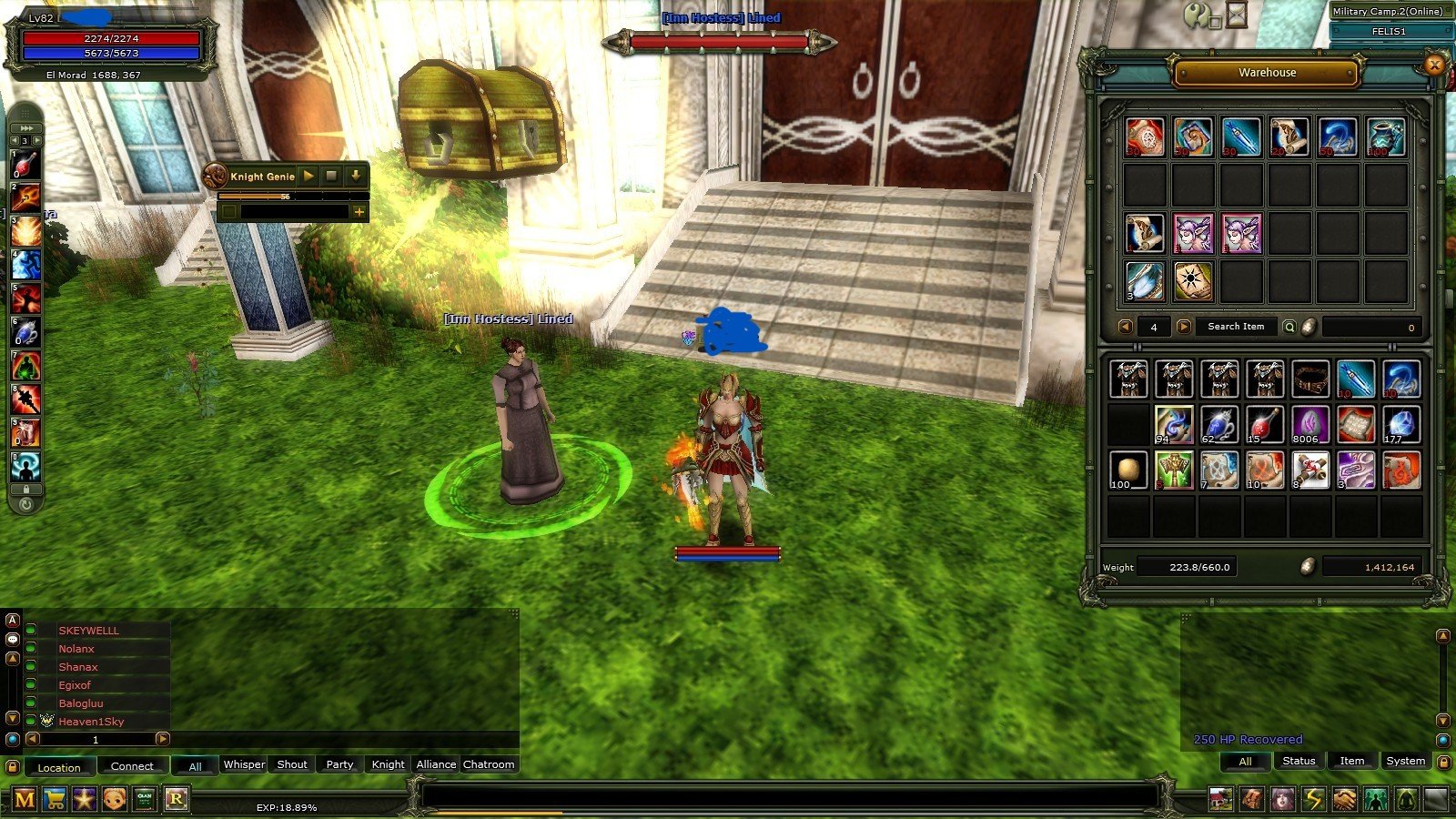Select the Connect tab
Image resolution: width=1456 pixels, height=819 pixels.
tap(132, 766)
